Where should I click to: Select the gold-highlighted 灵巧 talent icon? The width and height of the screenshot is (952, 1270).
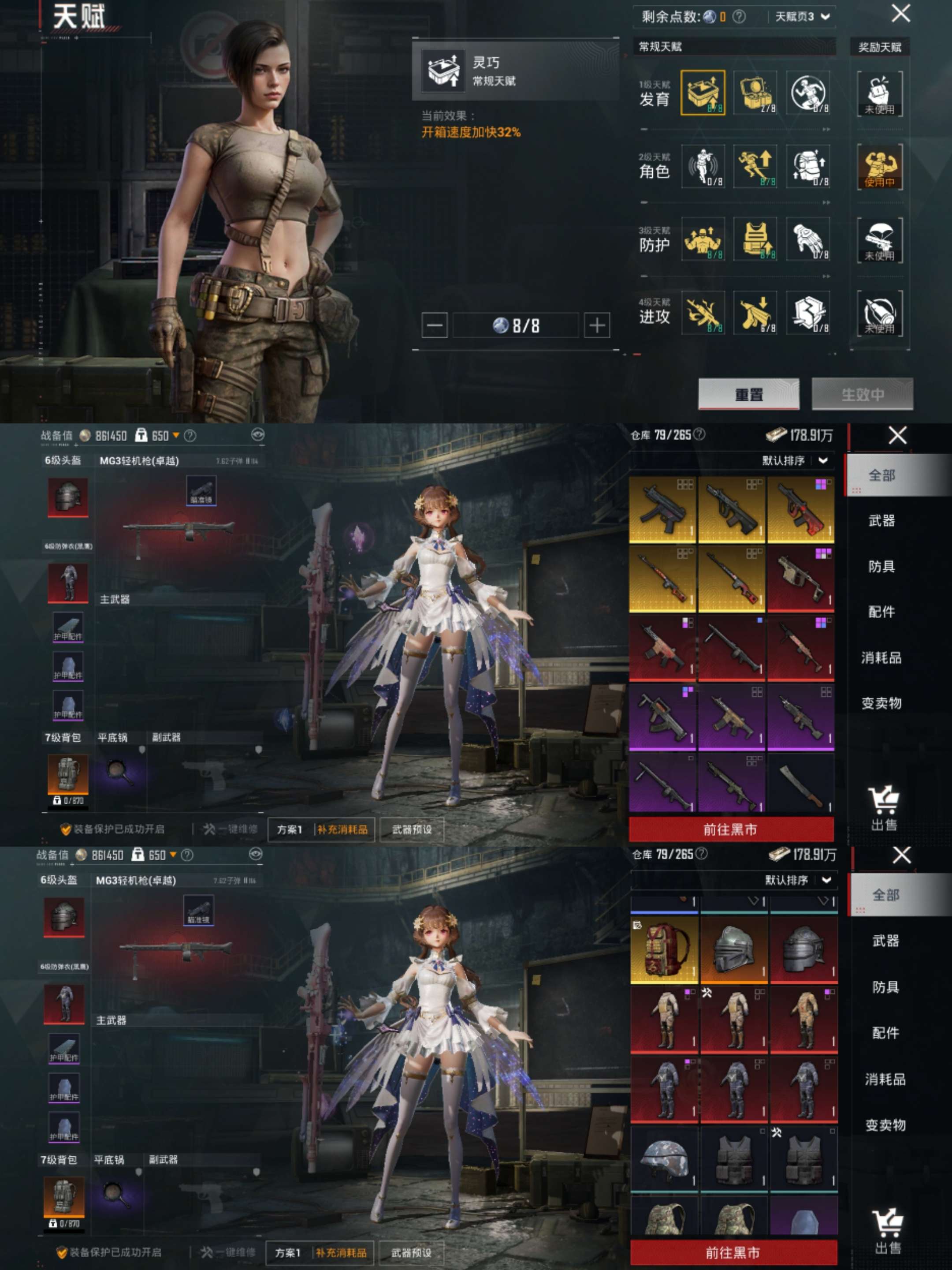tap(703, 93)
